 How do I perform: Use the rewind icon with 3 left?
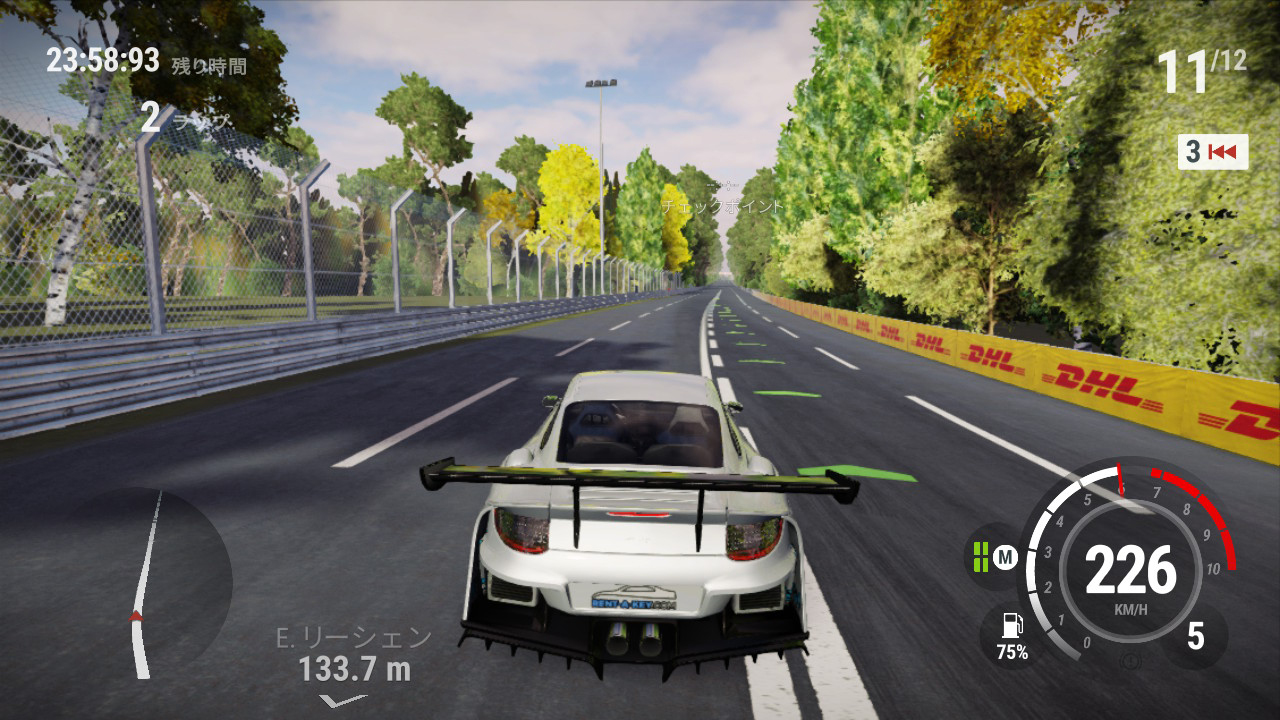coord(1213,152)
